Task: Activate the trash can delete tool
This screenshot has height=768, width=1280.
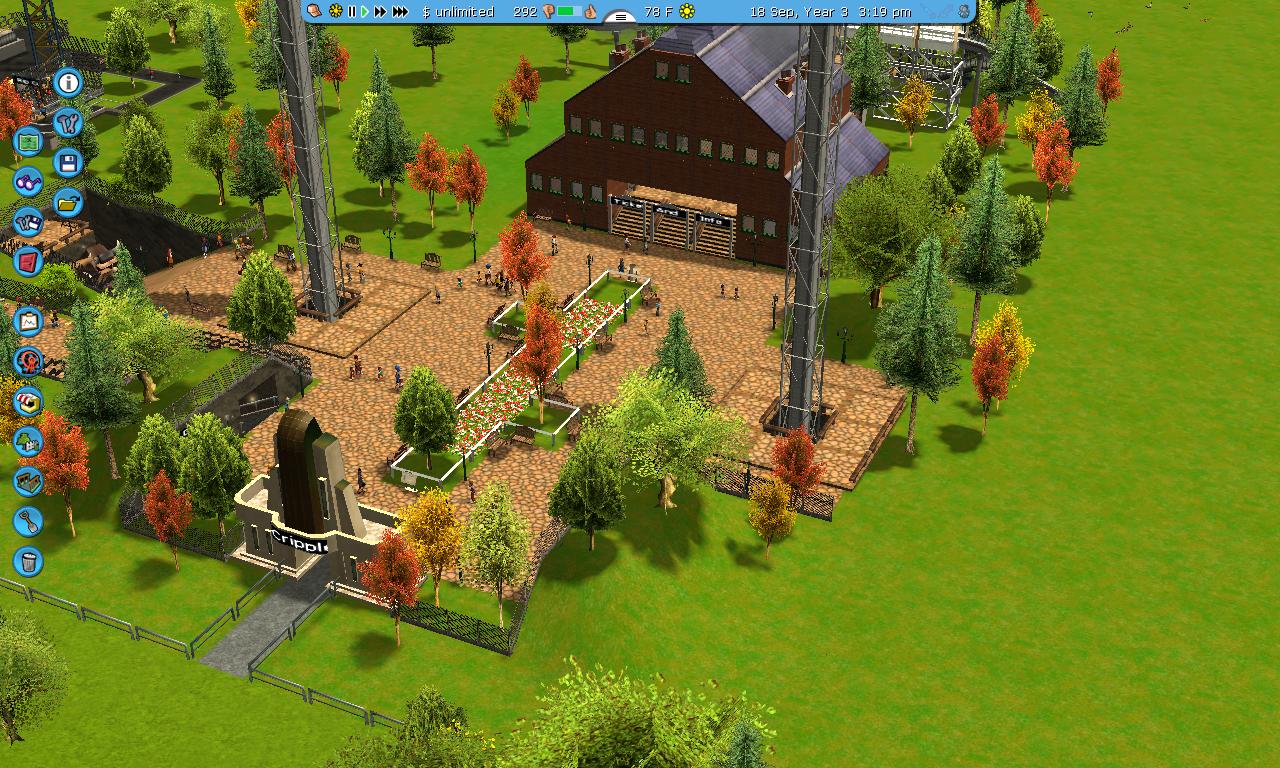Action: (28, 561)
